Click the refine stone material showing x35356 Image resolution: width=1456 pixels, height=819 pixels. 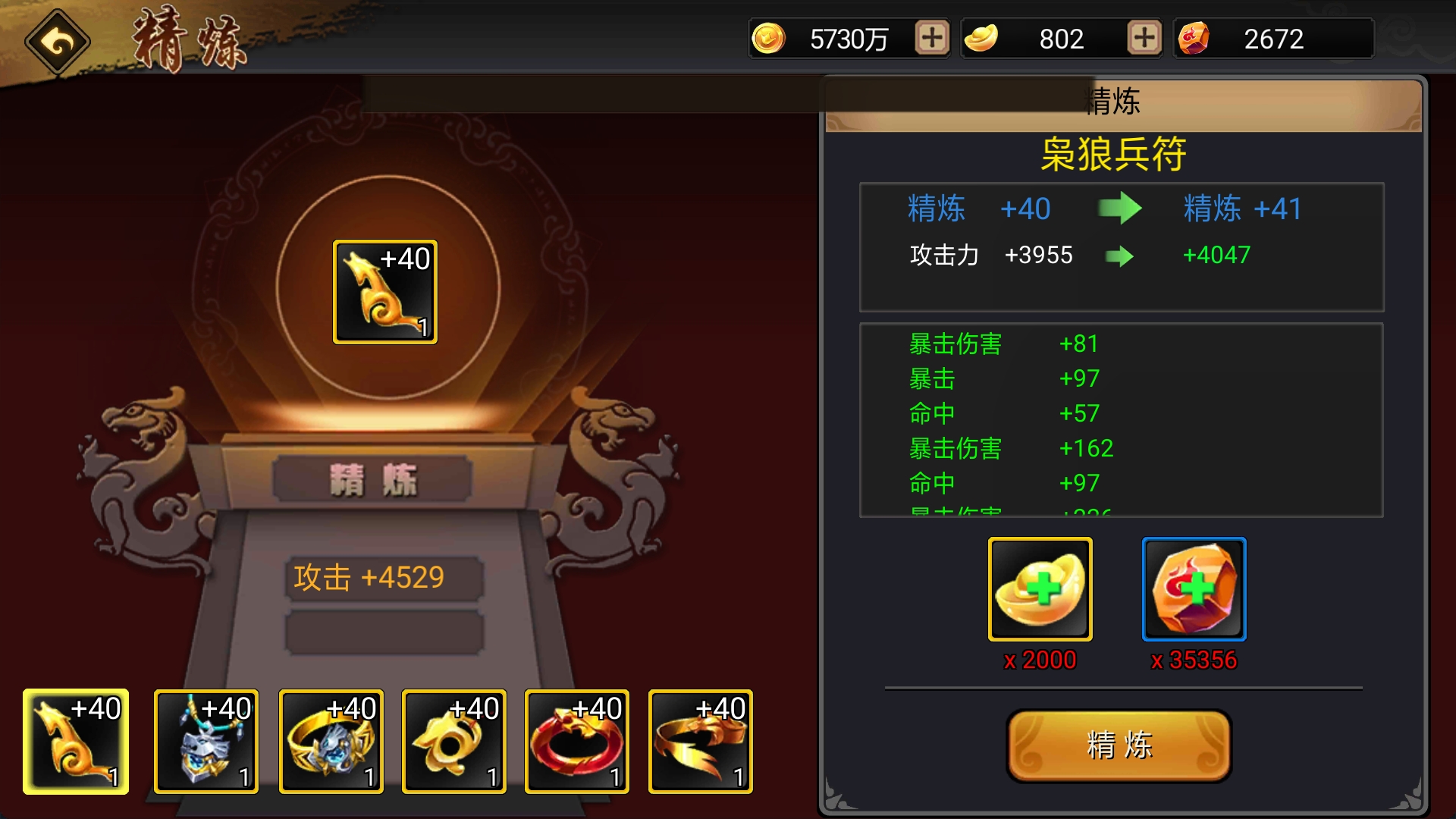click(x=1194, y=589)
